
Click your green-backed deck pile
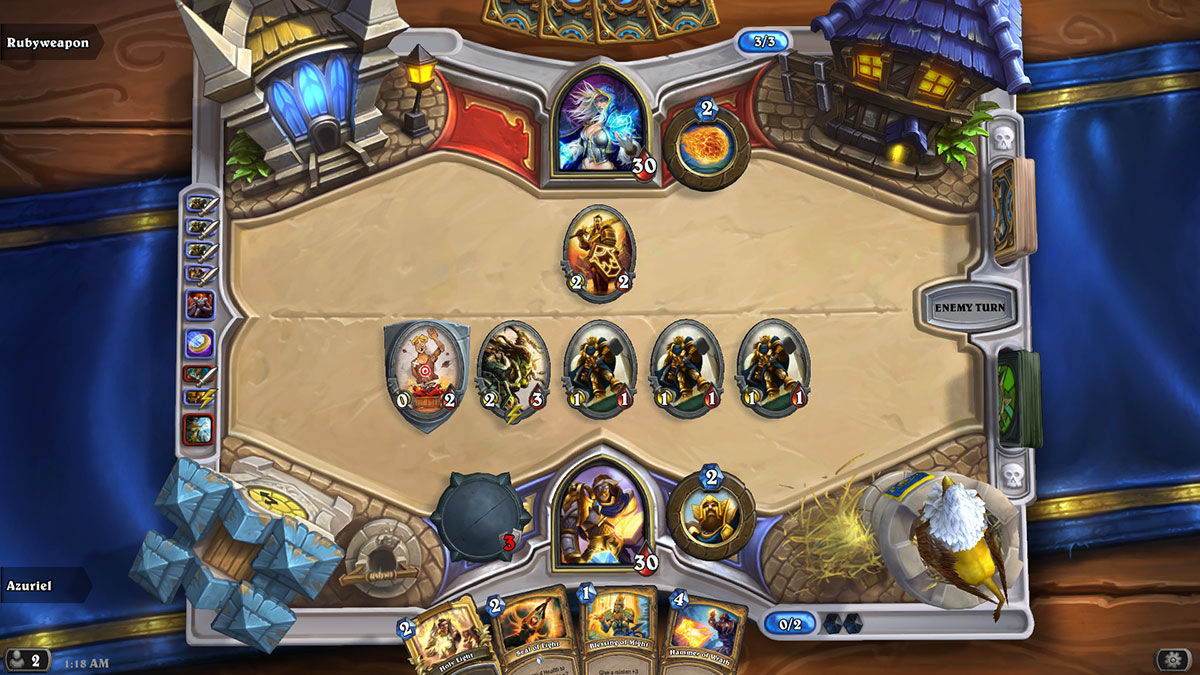tap(1018, 398)
